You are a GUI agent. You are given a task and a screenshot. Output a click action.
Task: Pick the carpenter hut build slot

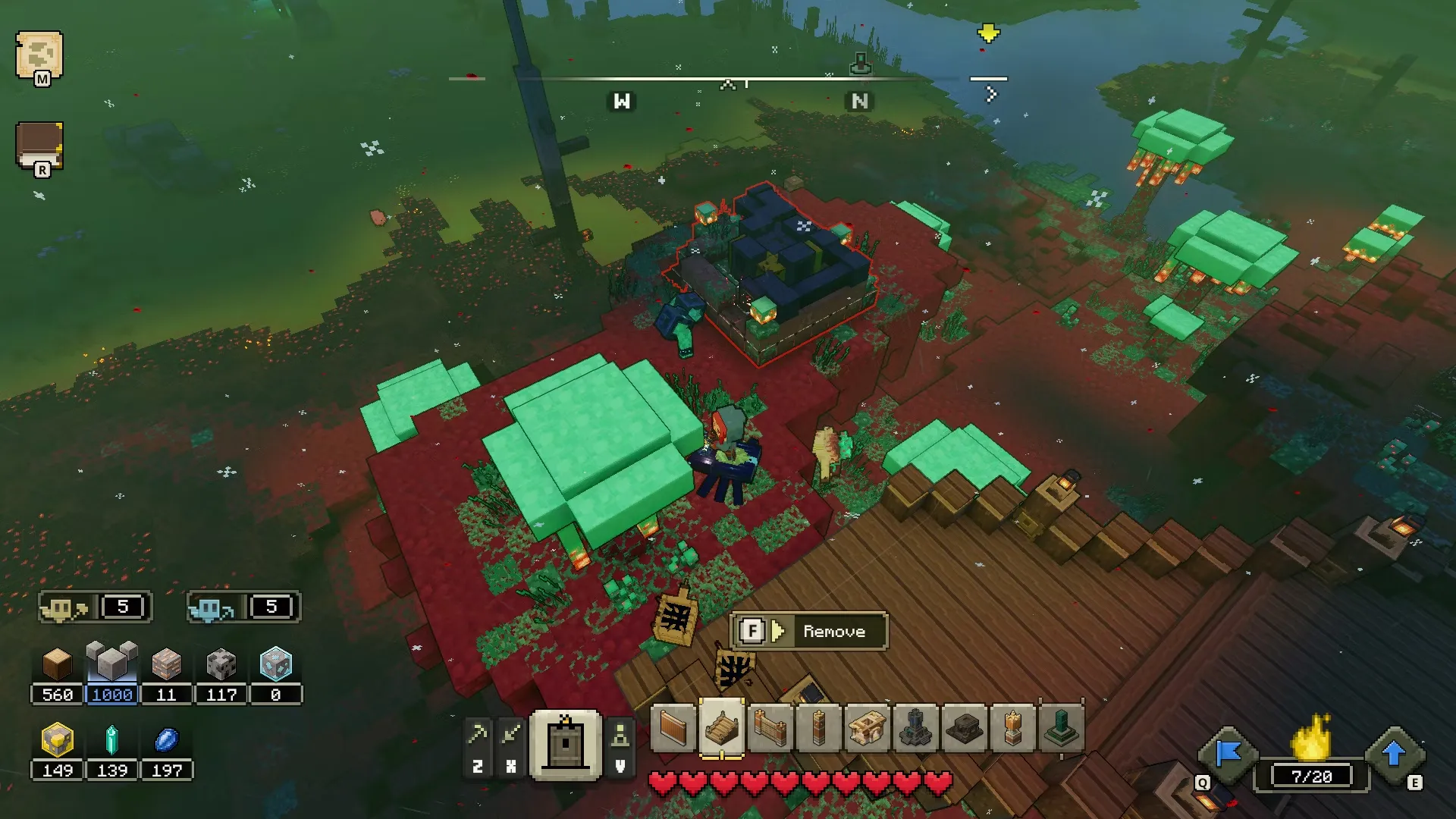click(x=867, y=730)
